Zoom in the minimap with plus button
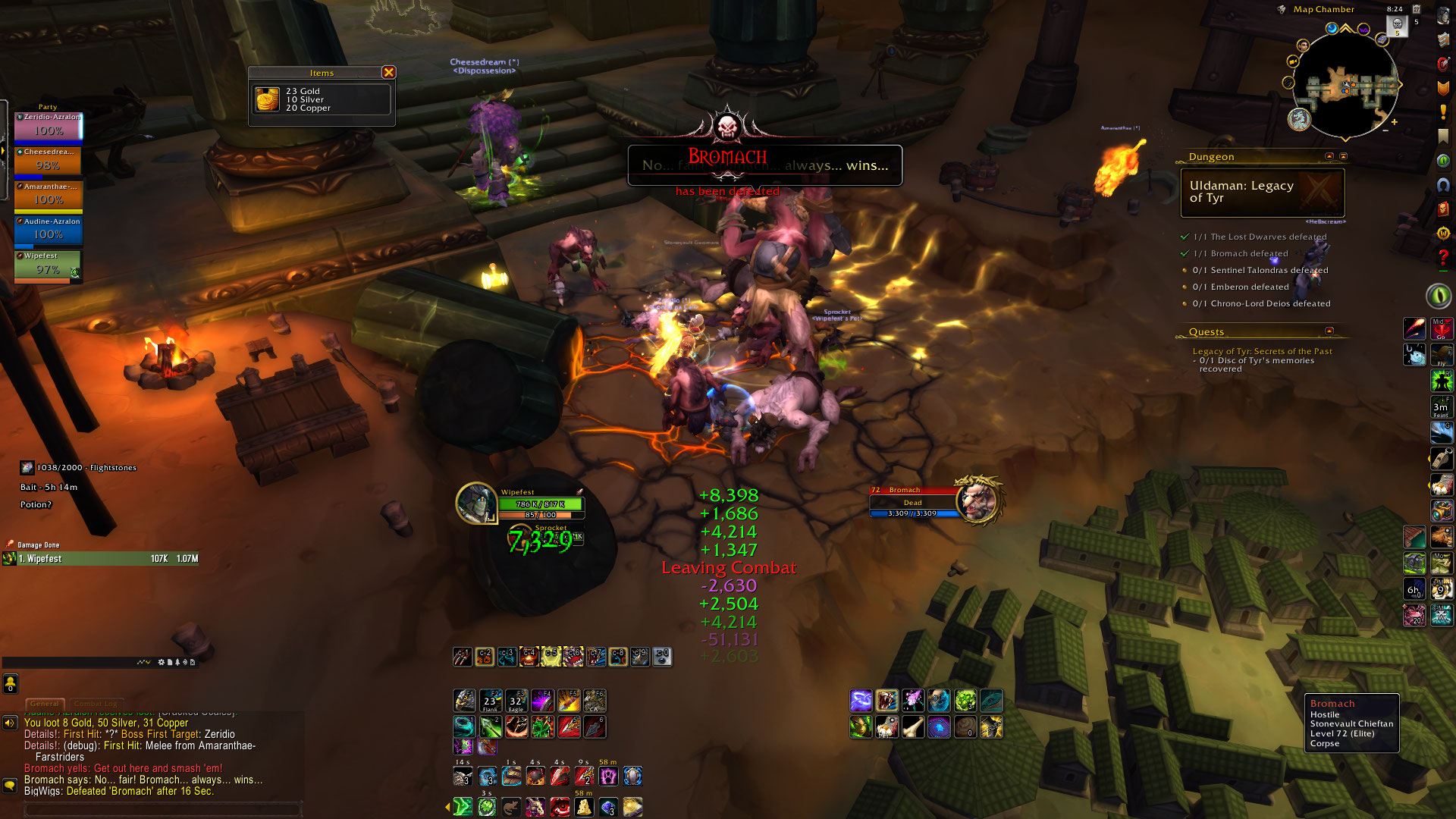 tap(1394, 122)
